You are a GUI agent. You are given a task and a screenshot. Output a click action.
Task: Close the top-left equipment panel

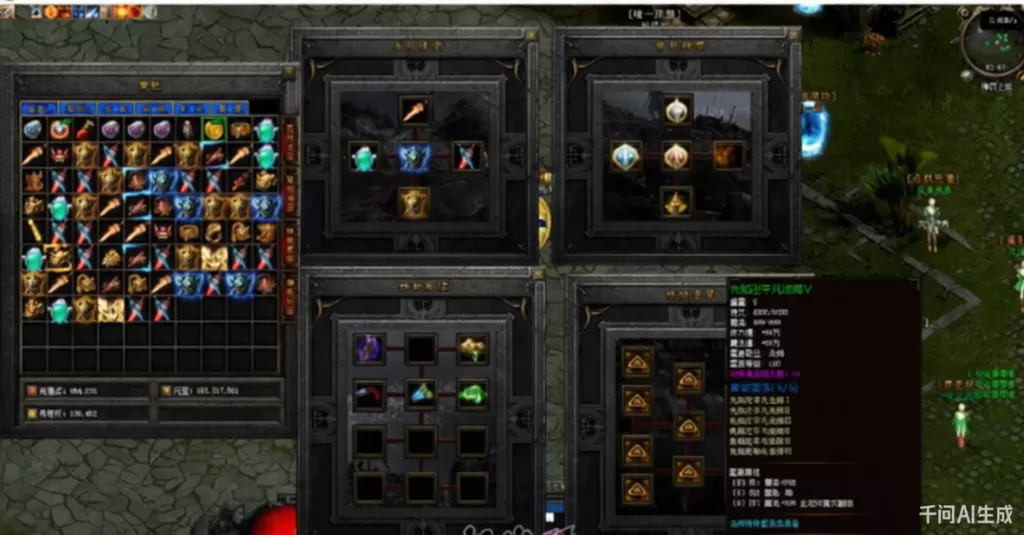(x=533, y=37)
